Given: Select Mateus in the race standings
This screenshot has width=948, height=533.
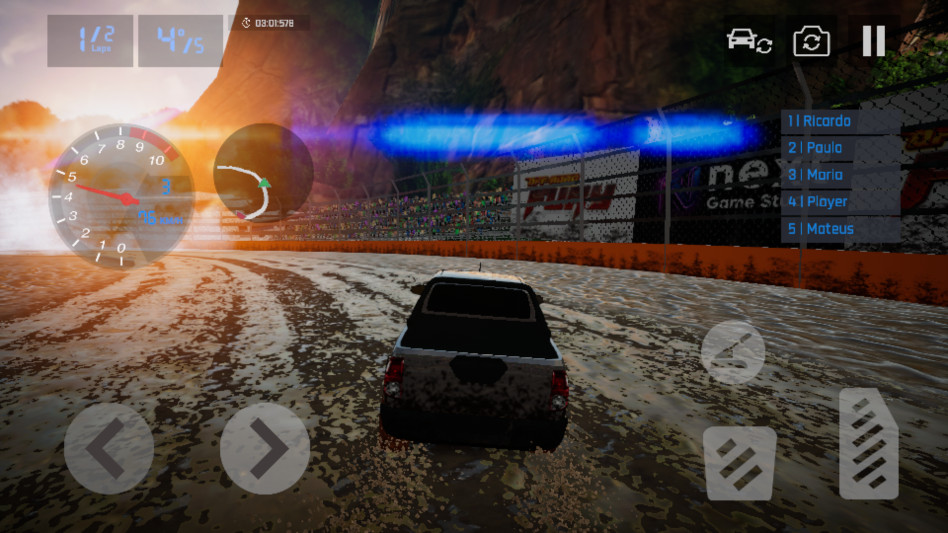Looking at the screenshot, I should click(840, 229).
